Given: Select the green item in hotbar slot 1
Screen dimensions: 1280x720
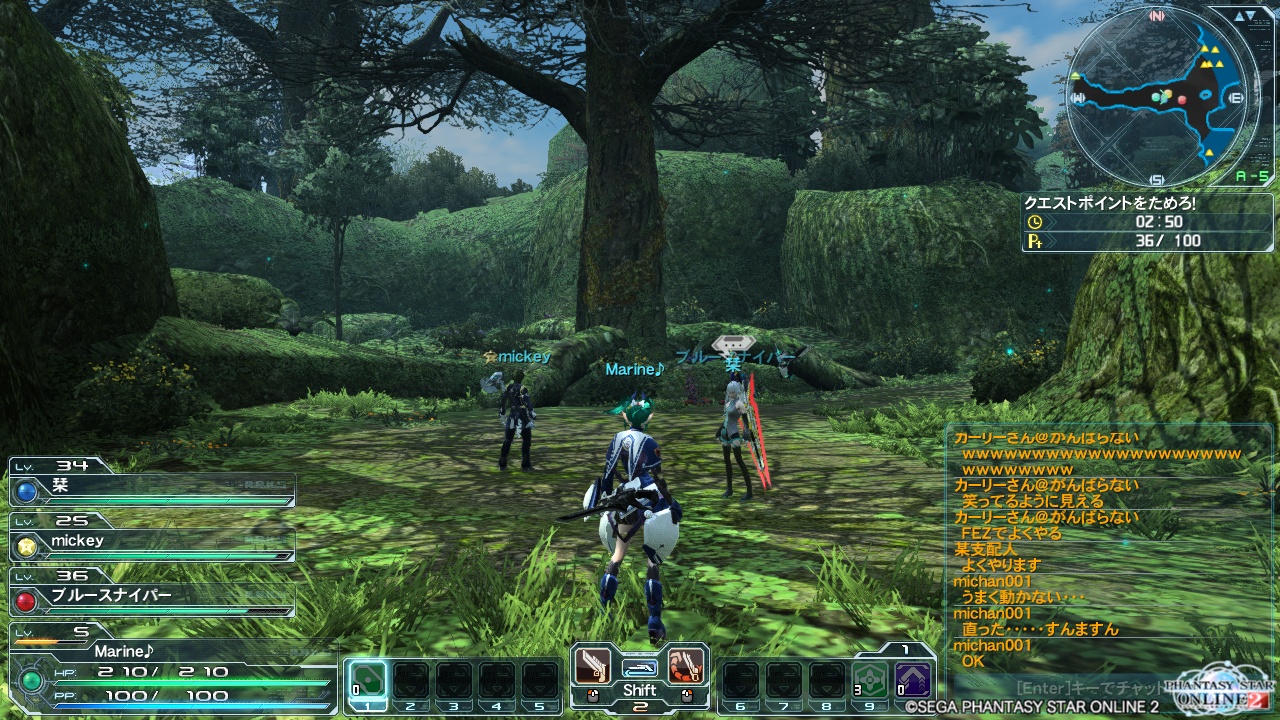Looking at the screenshot, I should click(367, 682).
